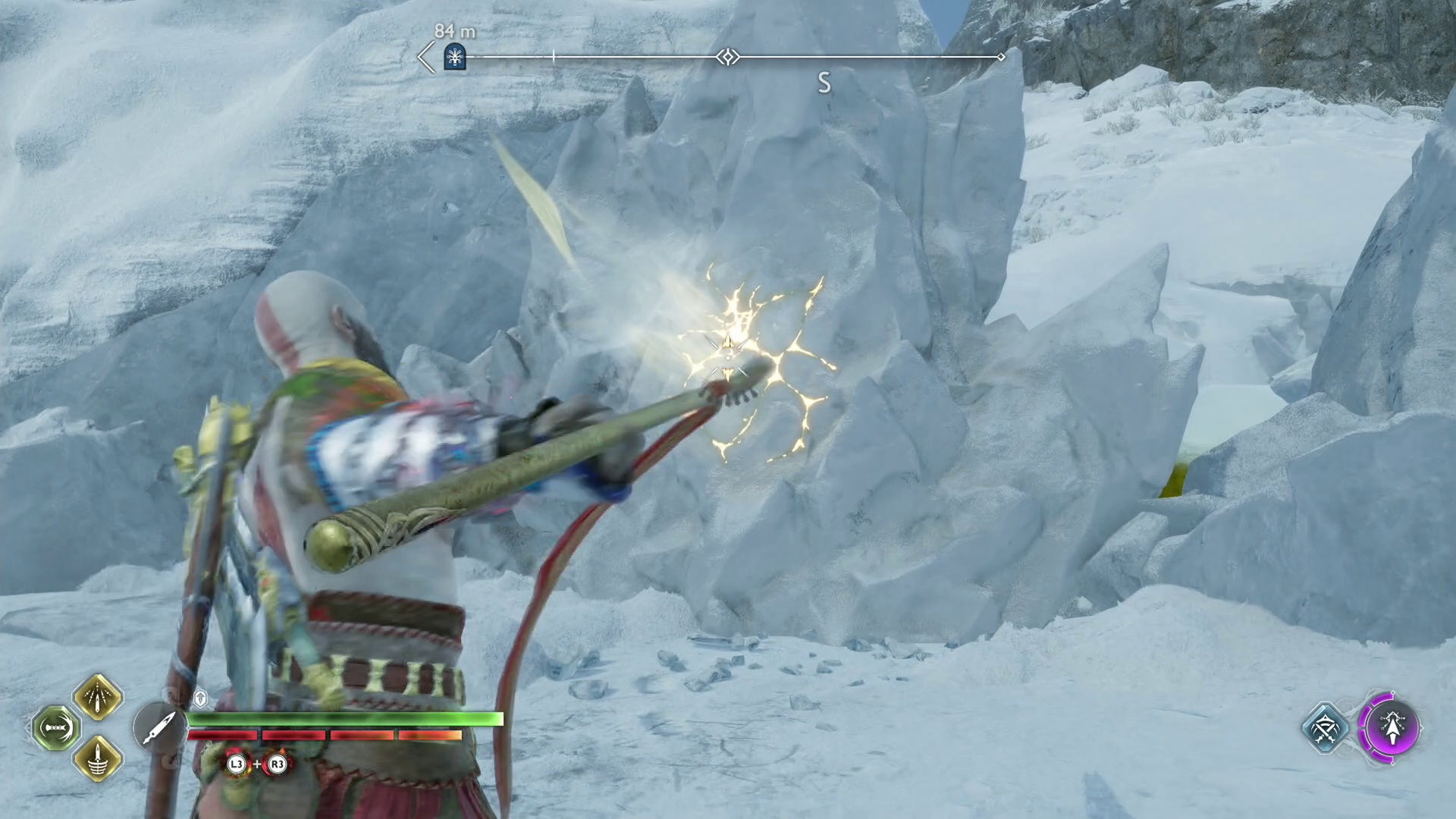Click the green health bar
The width and height of the screenshot is (1456, 819).
click(x=341, y=719)
